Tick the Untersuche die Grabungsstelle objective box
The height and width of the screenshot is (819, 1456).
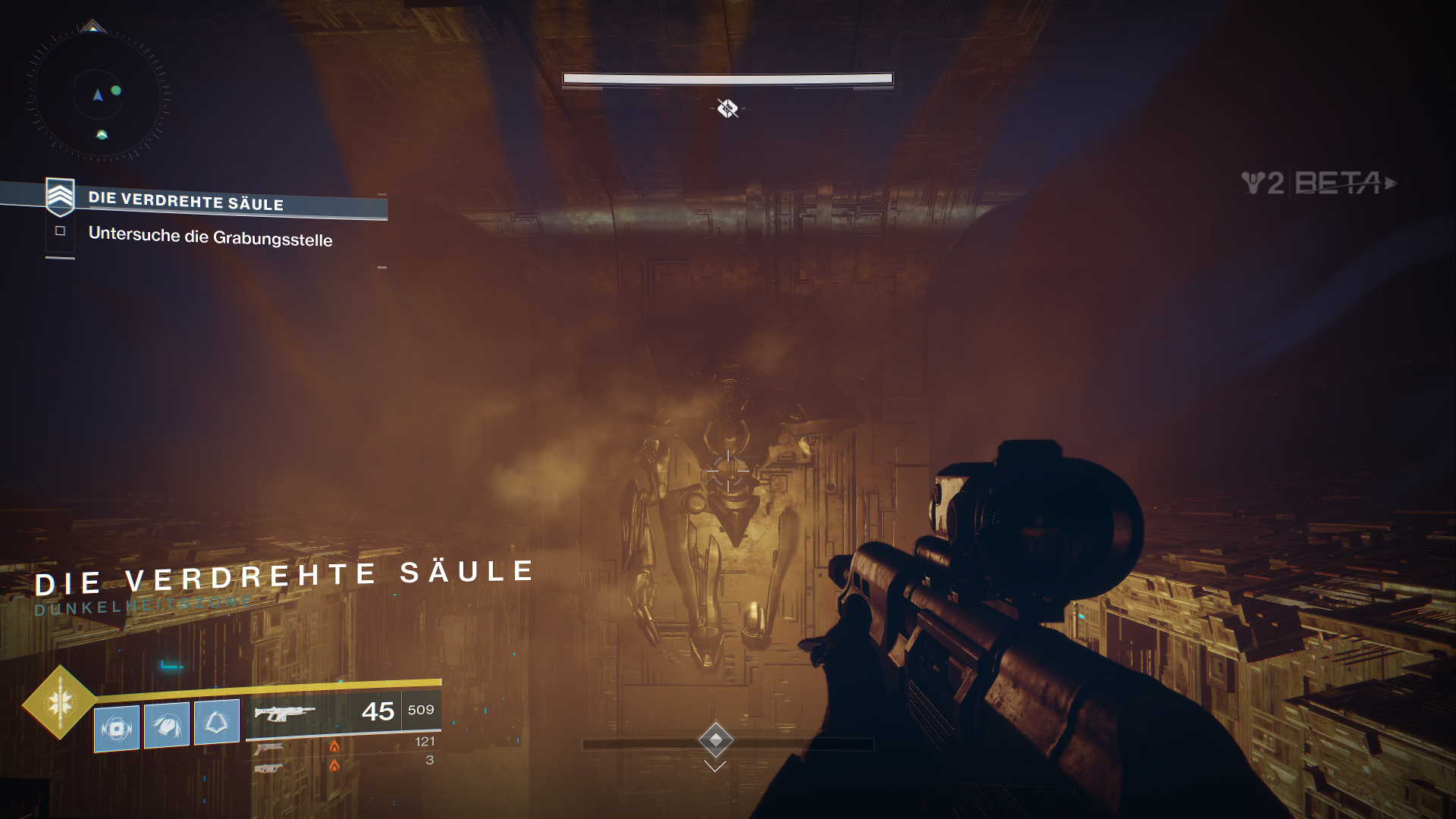[61, 231]
